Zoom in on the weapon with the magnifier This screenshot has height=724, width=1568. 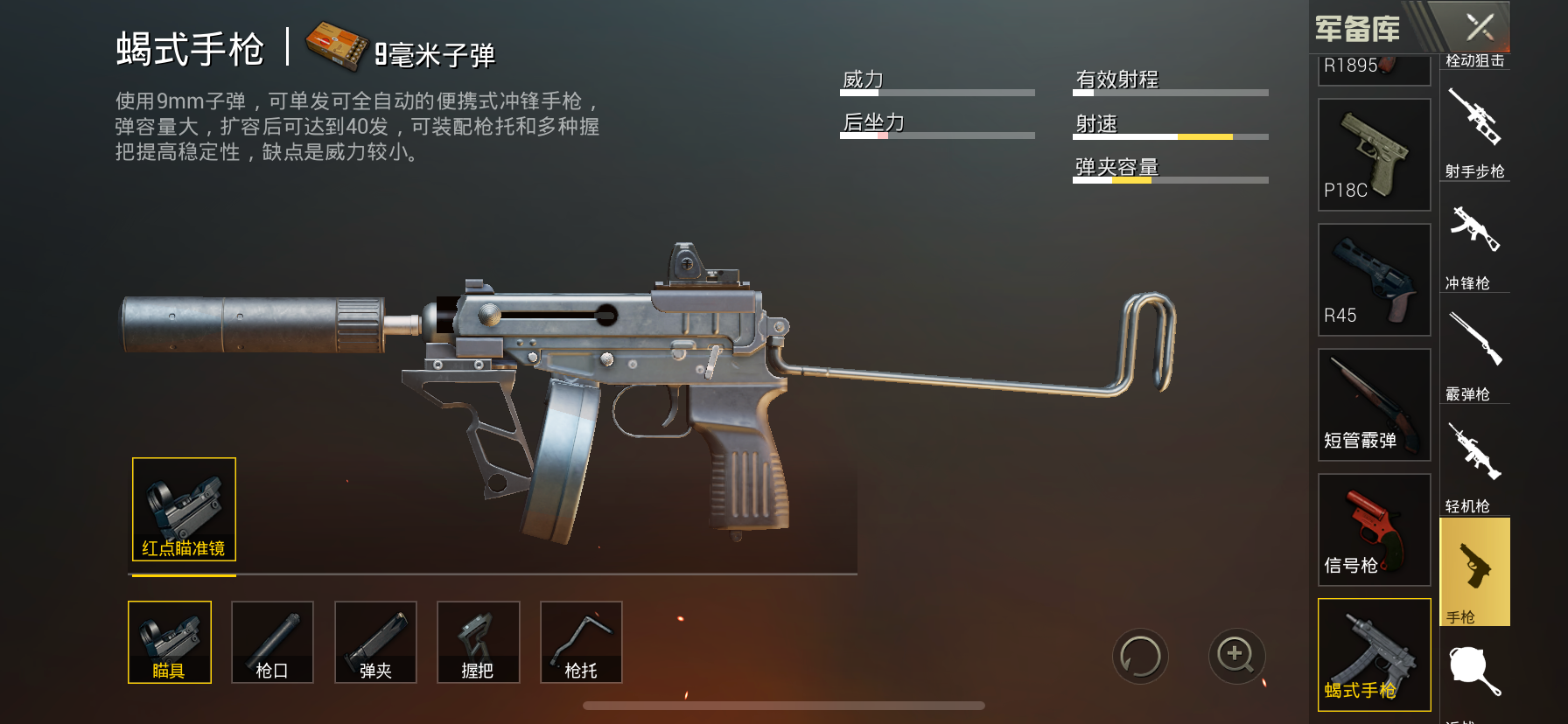1236,655
